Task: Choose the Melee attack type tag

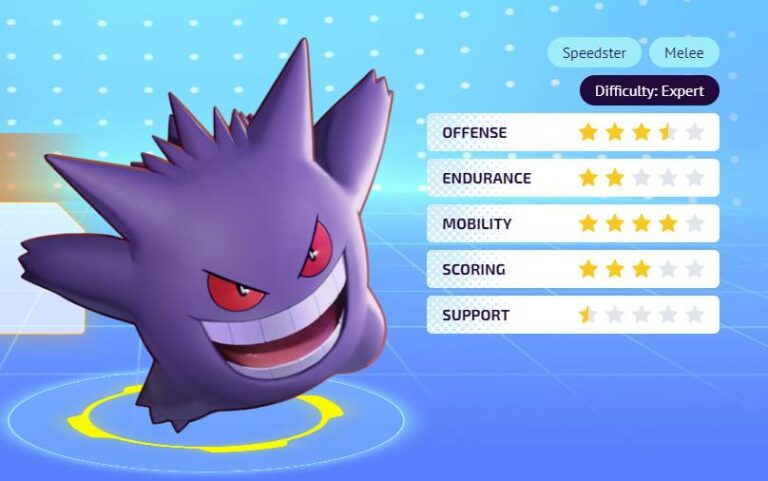Action: pos(684,53)
